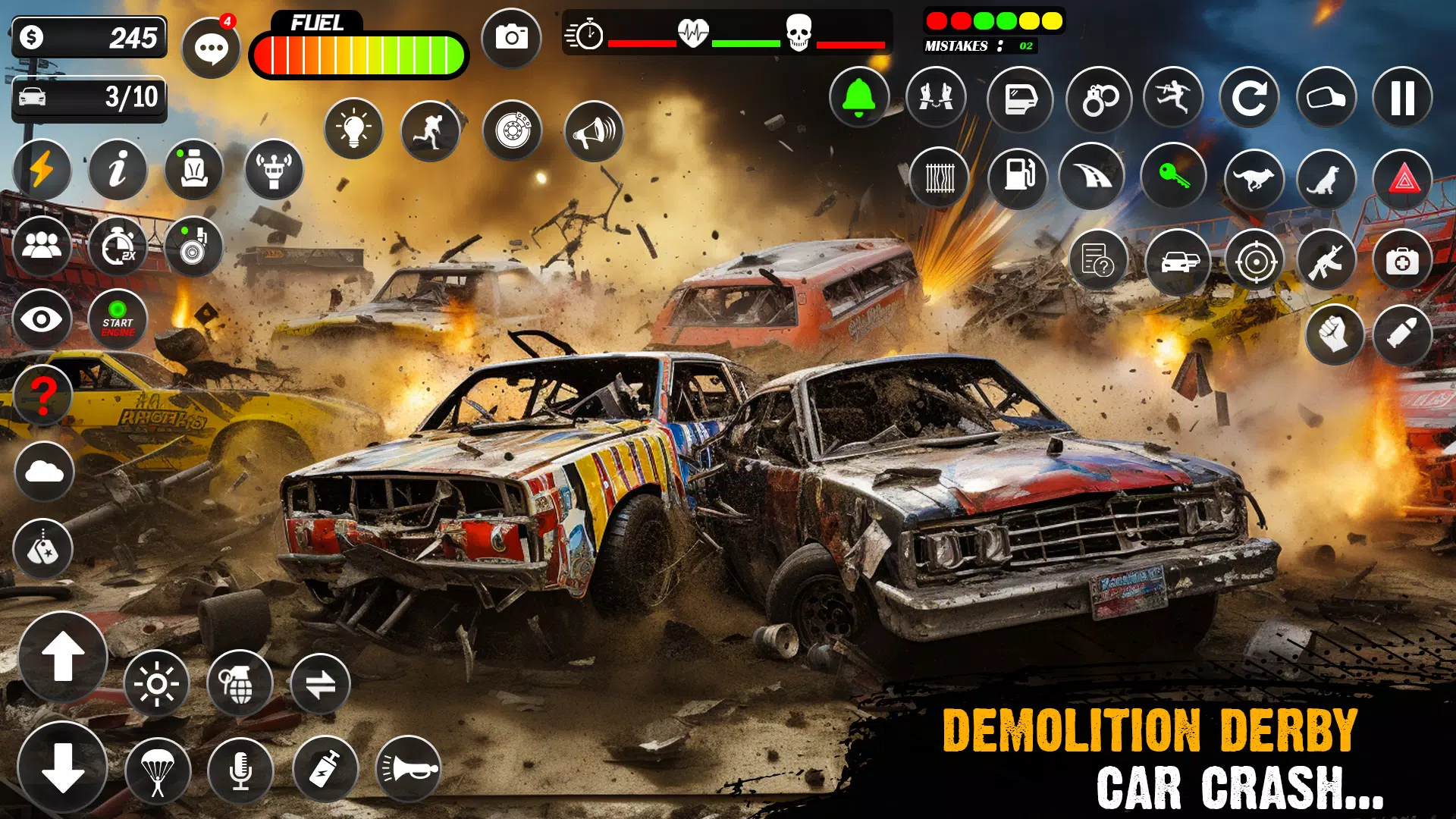1456x819 pixels.
Task: Select the megaphone icon
Action: [595, 130]
